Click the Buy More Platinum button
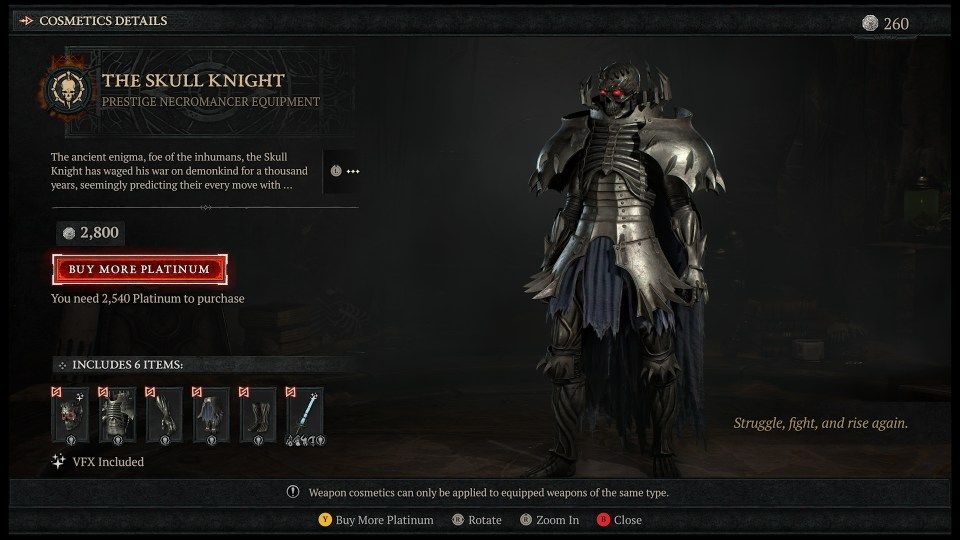 pos(139,269)
